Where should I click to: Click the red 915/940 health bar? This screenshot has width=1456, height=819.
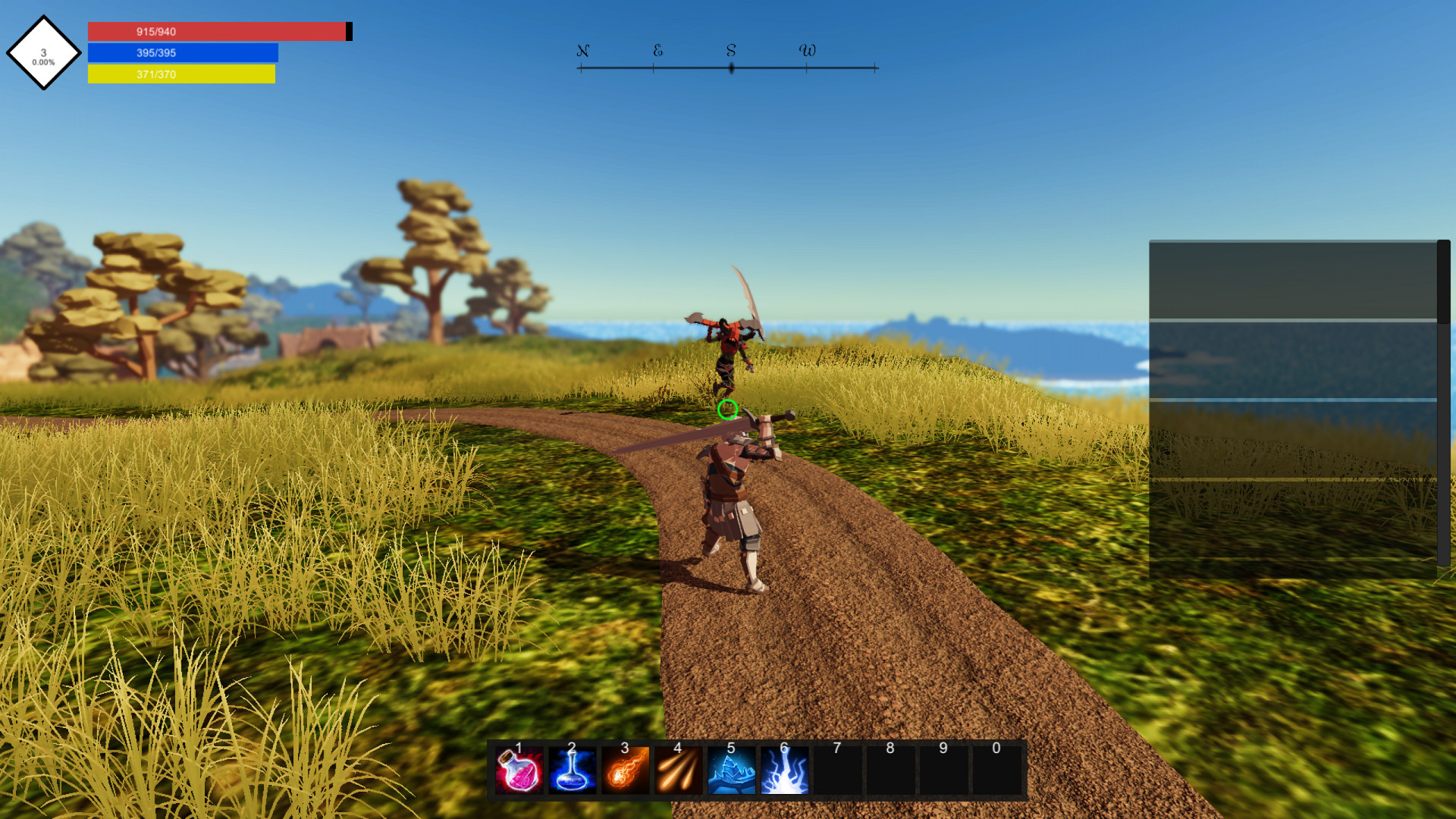(216, 31)
